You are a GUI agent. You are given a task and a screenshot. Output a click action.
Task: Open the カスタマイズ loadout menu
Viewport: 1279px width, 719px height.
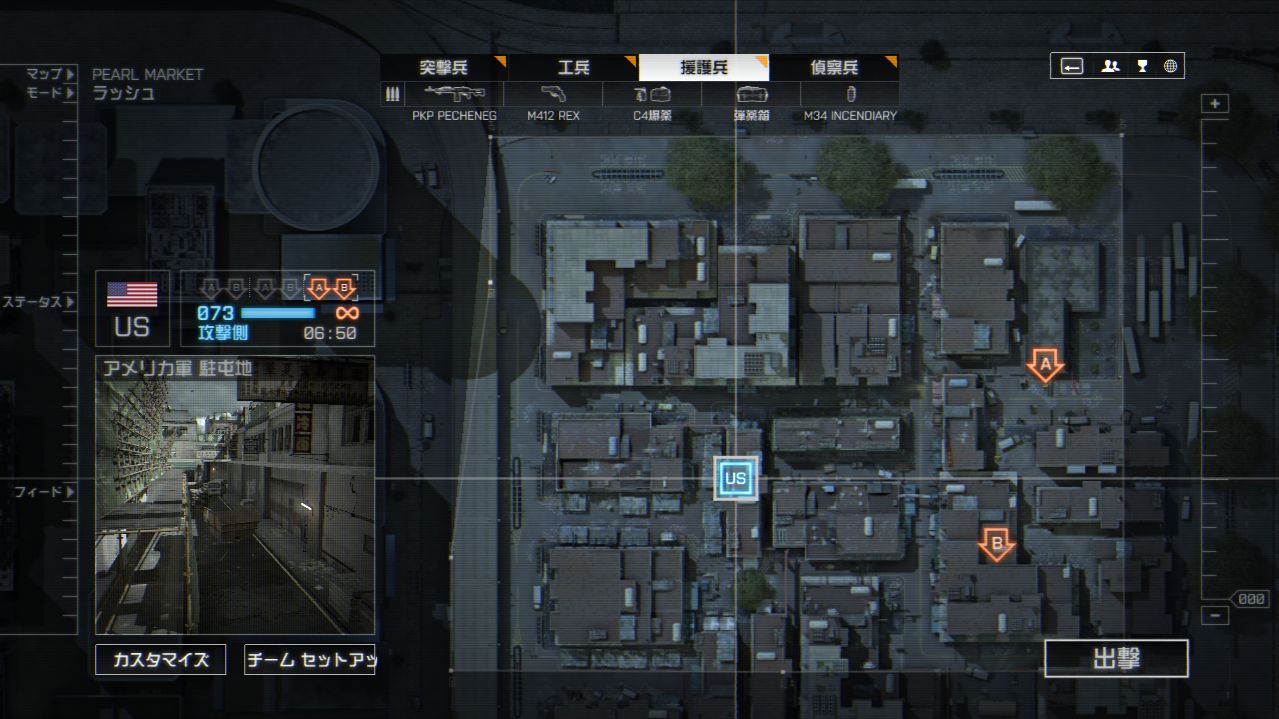[161, 659]
